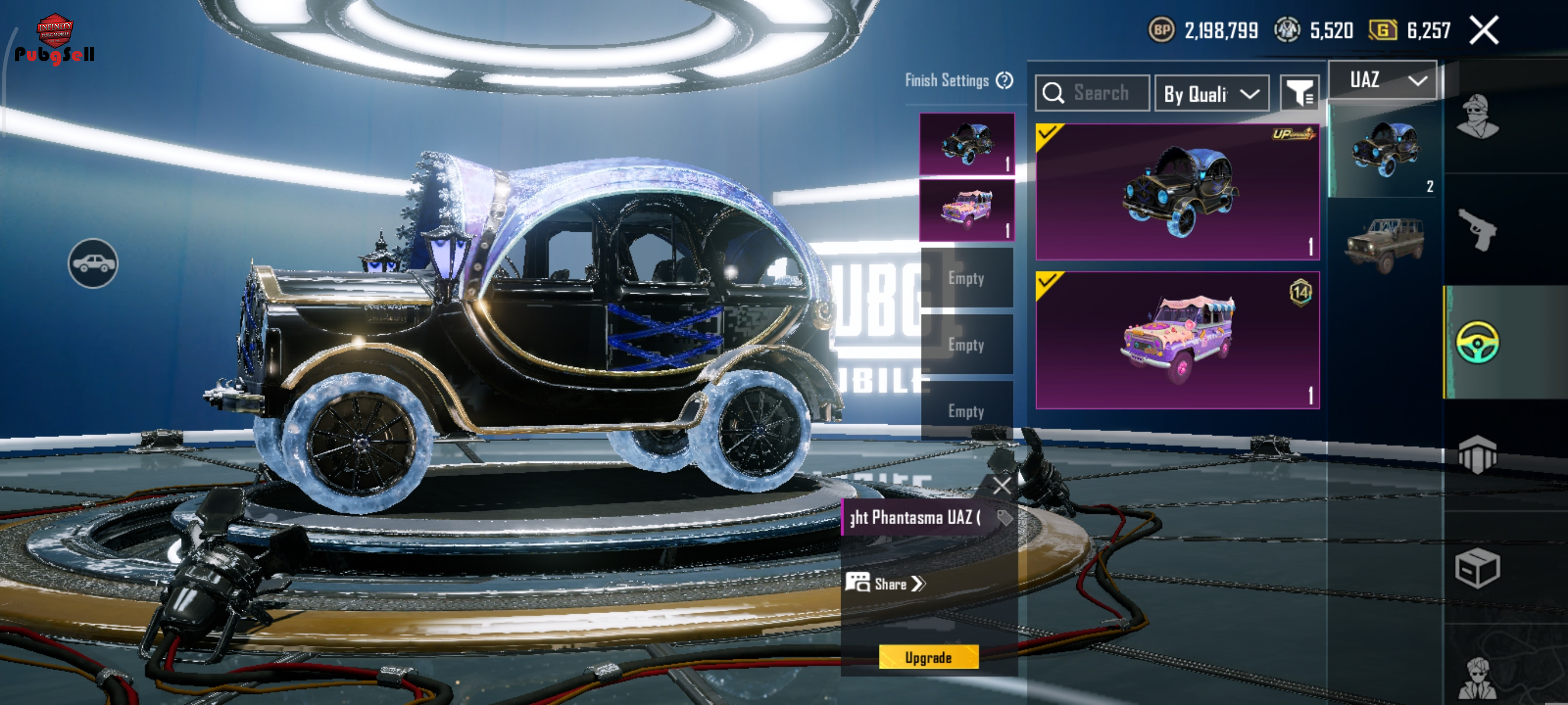Open the crate box category tab

[x=1477, y=567]
